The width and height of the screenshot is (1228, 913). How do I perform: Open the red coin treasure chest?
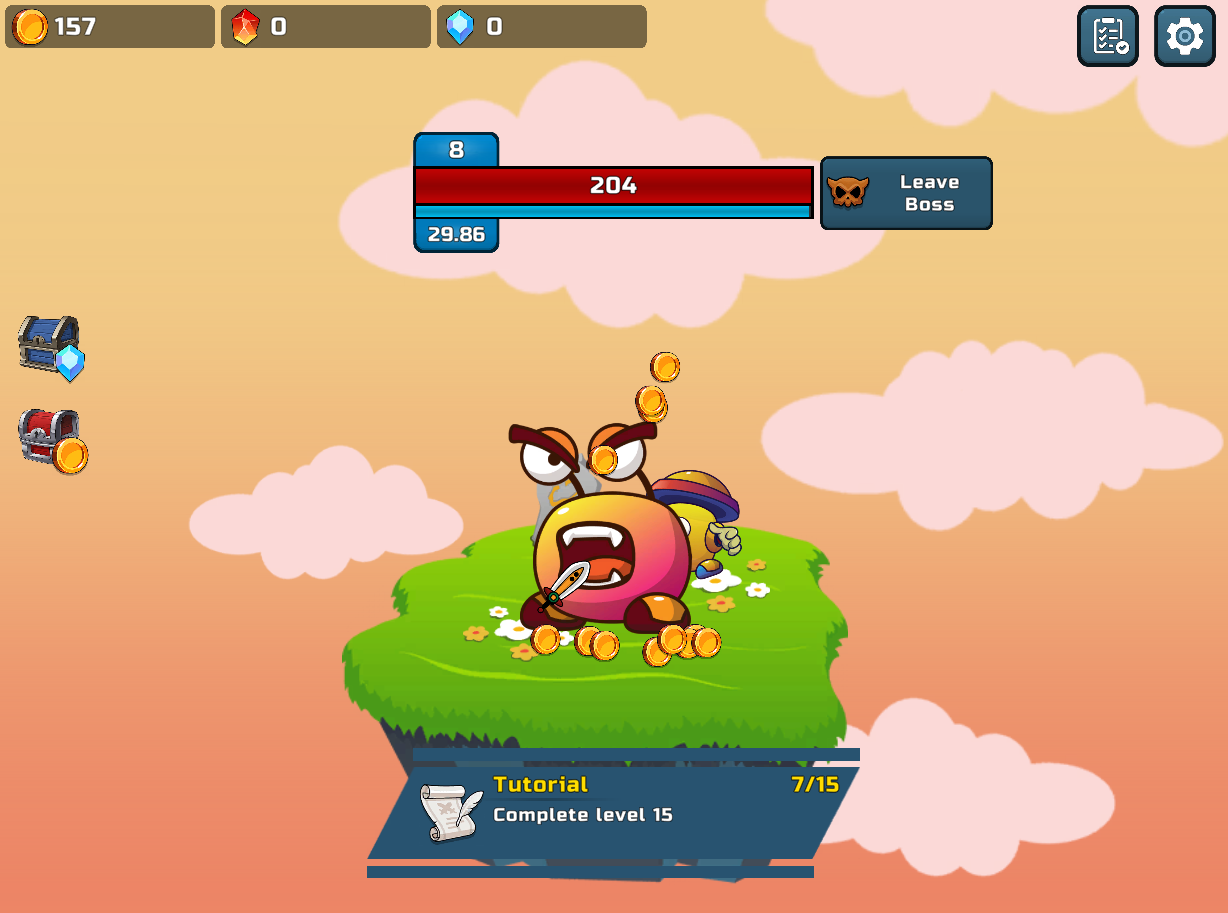tap(52, 439)
